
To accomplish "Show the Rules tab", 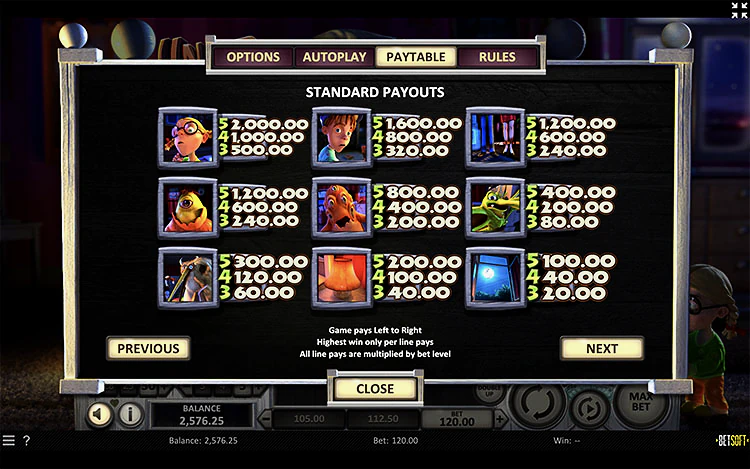I will 497,57.
